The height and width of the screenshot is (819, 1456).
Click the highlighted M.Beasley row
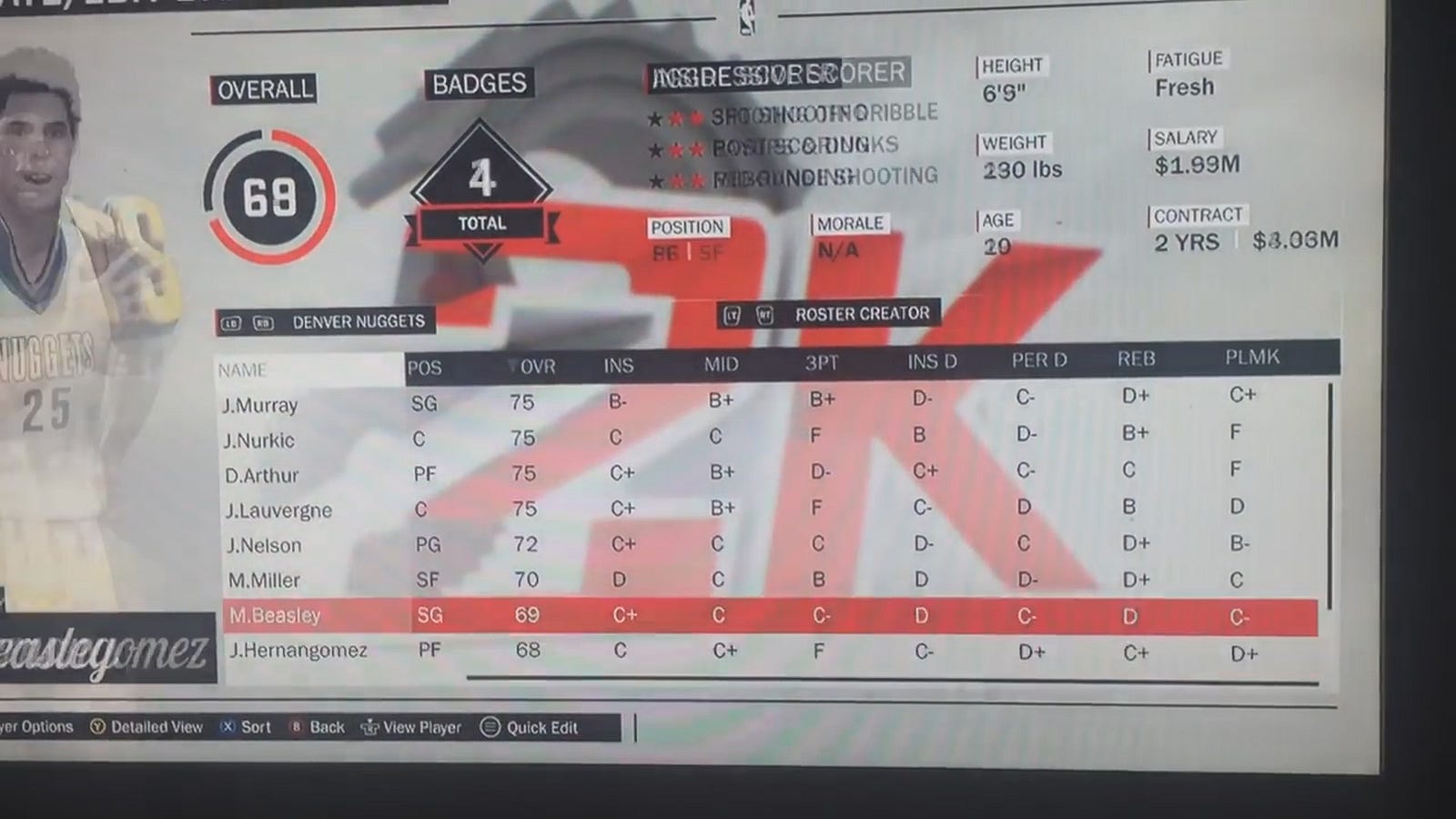coord(275,615)
